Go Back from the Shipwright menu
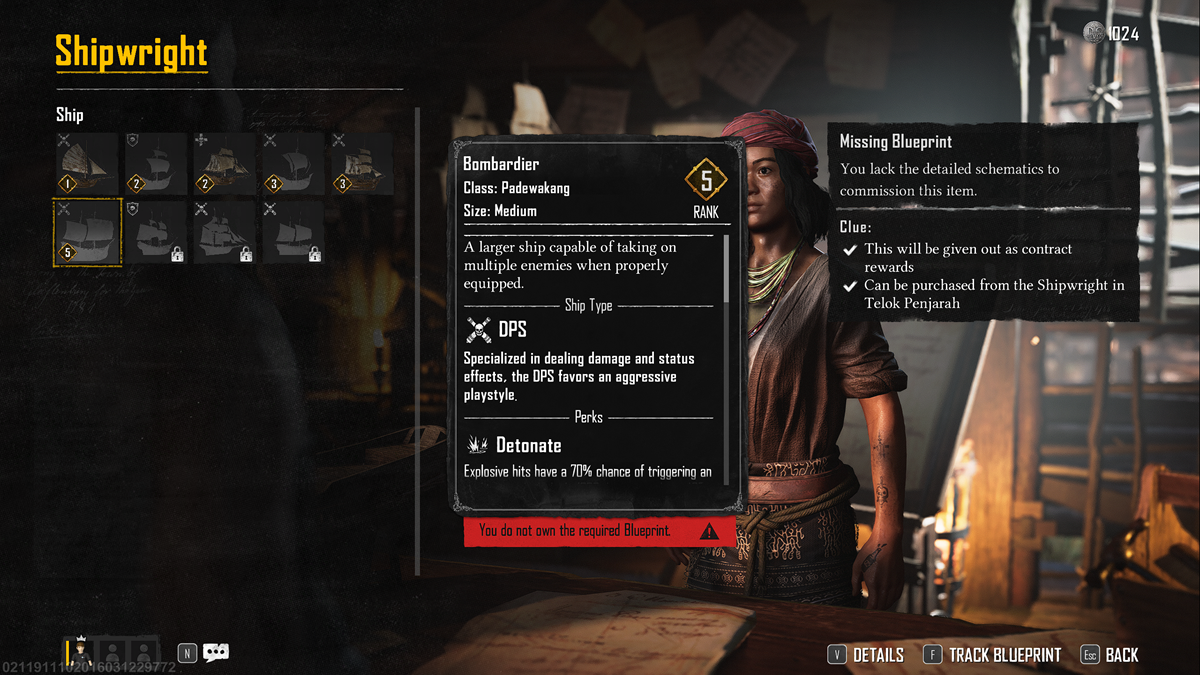This screenshot has height=675, width=1200. [x=1110, y=655]
